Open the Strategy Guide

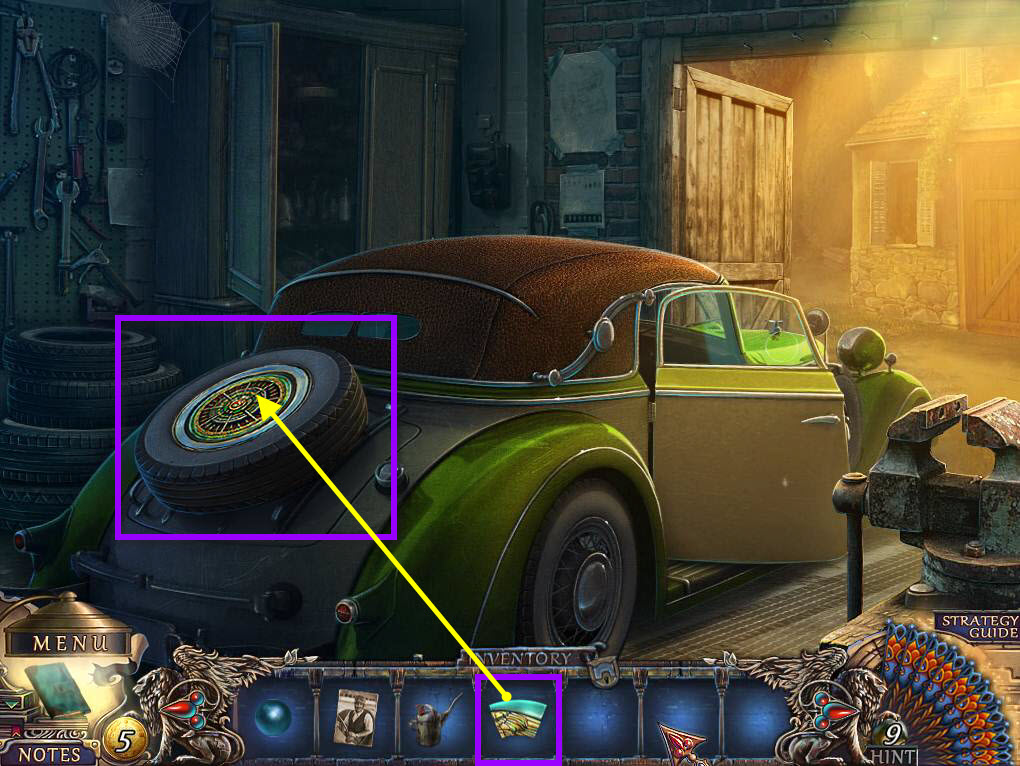979,627
